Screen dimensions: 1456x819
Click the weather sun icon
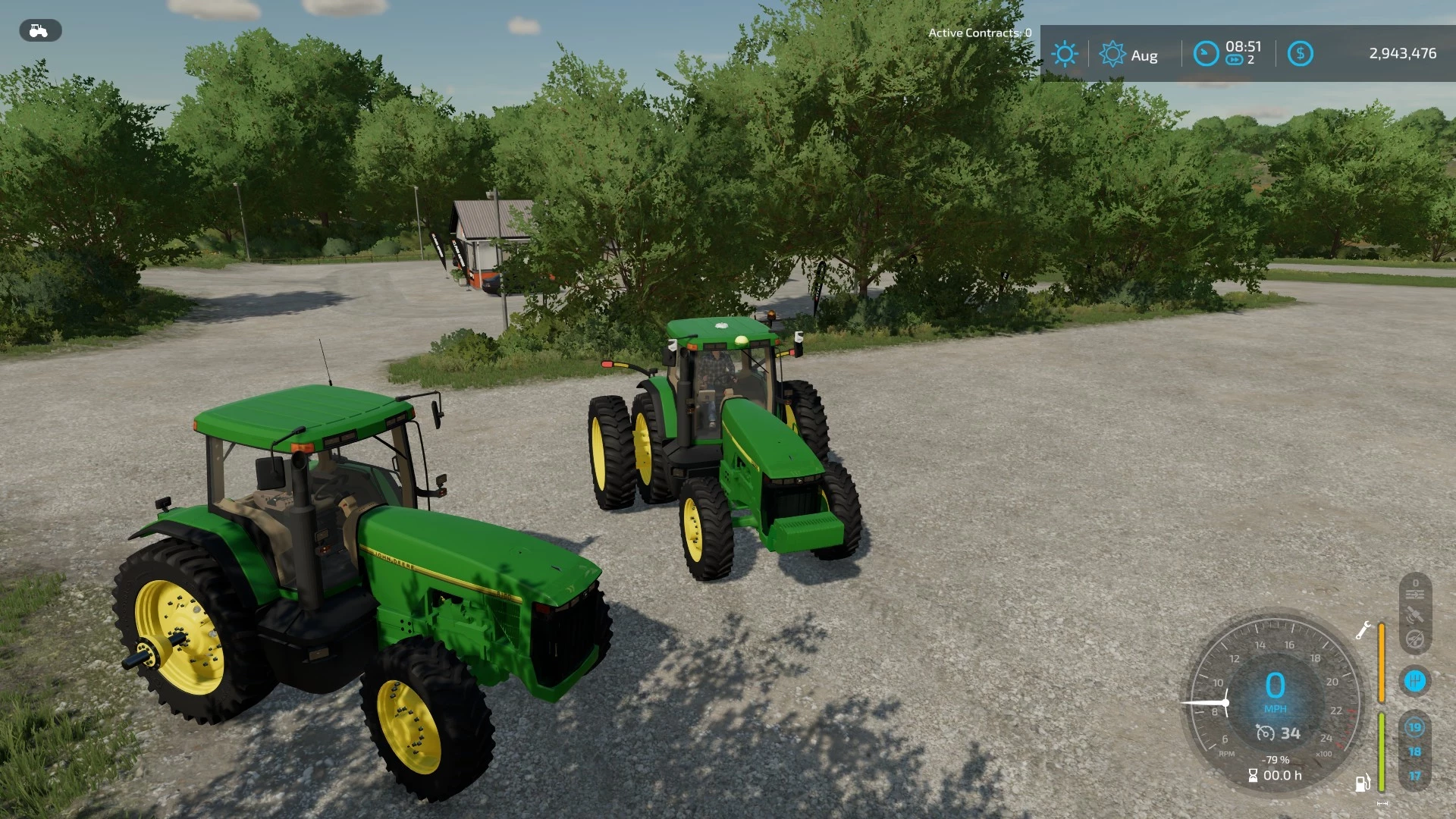click(x=1065, y=53)
